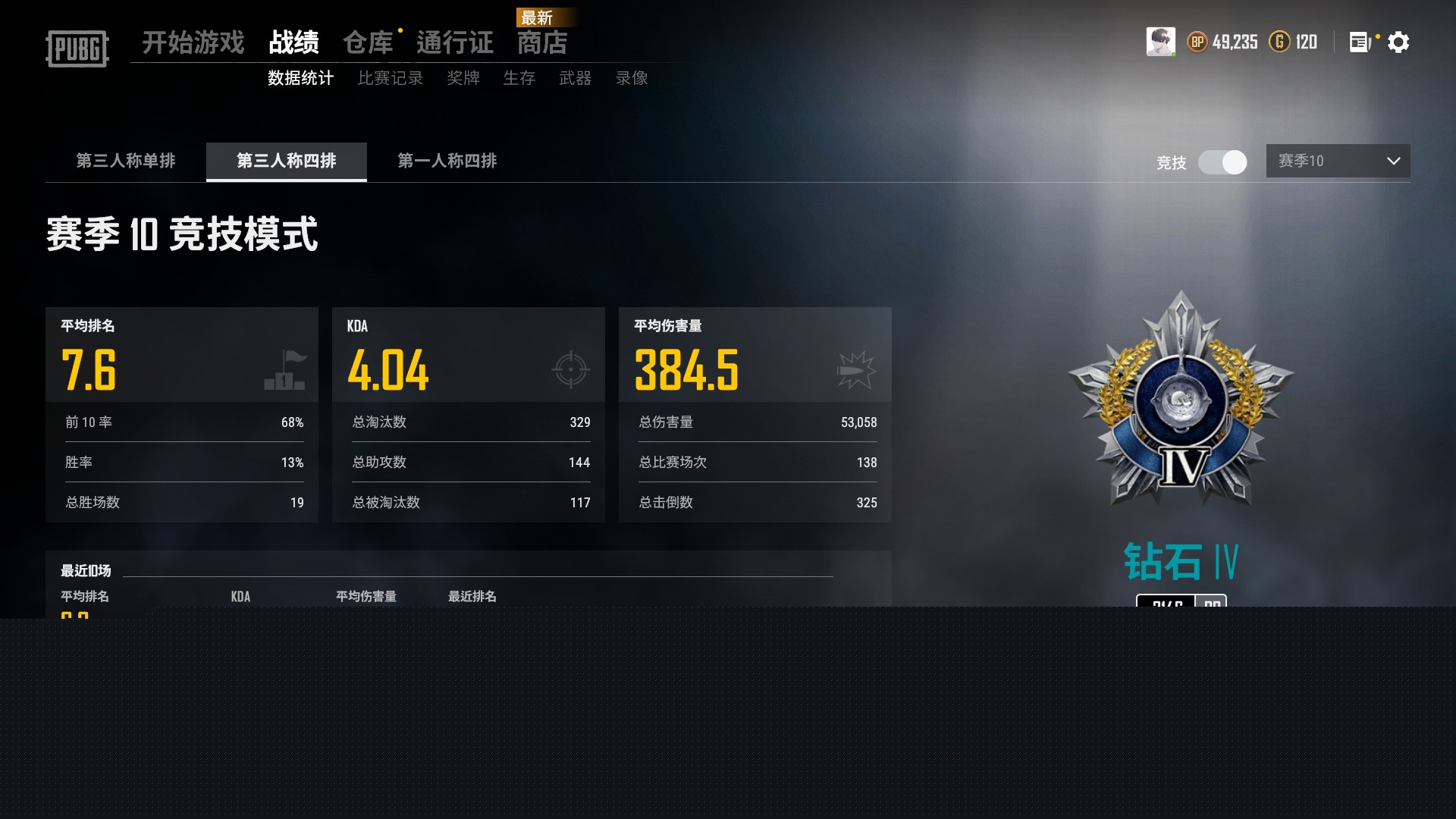View the 武器 weapons tab

575,78
